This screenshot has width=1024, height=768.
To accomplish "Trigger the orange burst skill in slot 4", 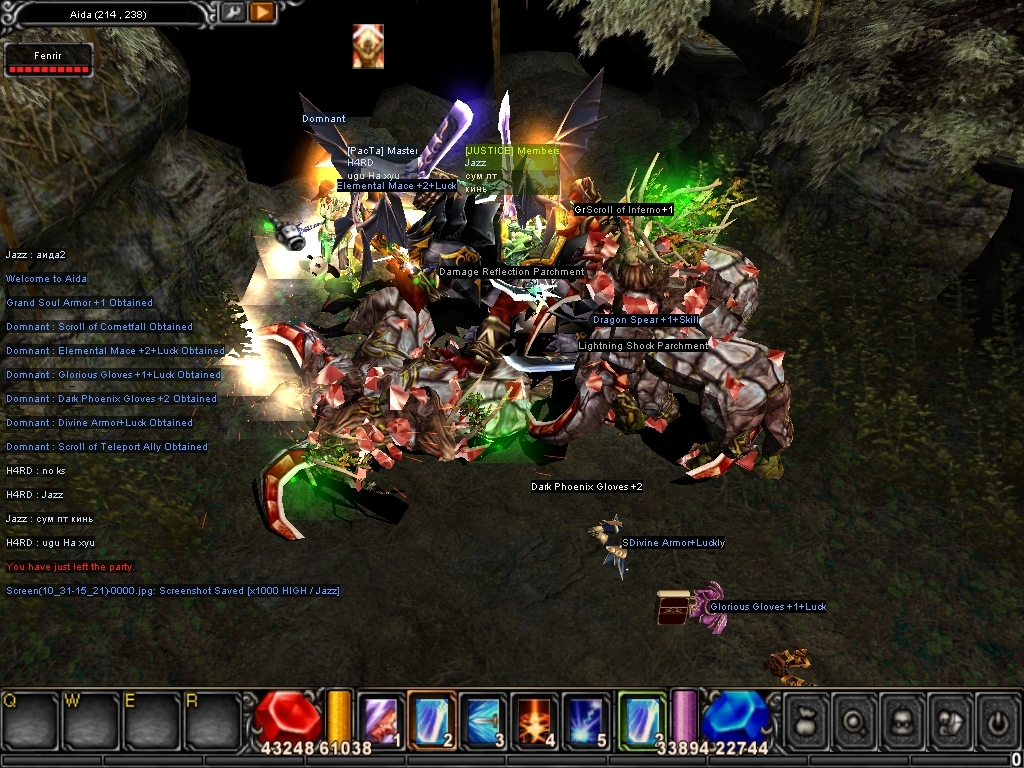I will [536, 718].
